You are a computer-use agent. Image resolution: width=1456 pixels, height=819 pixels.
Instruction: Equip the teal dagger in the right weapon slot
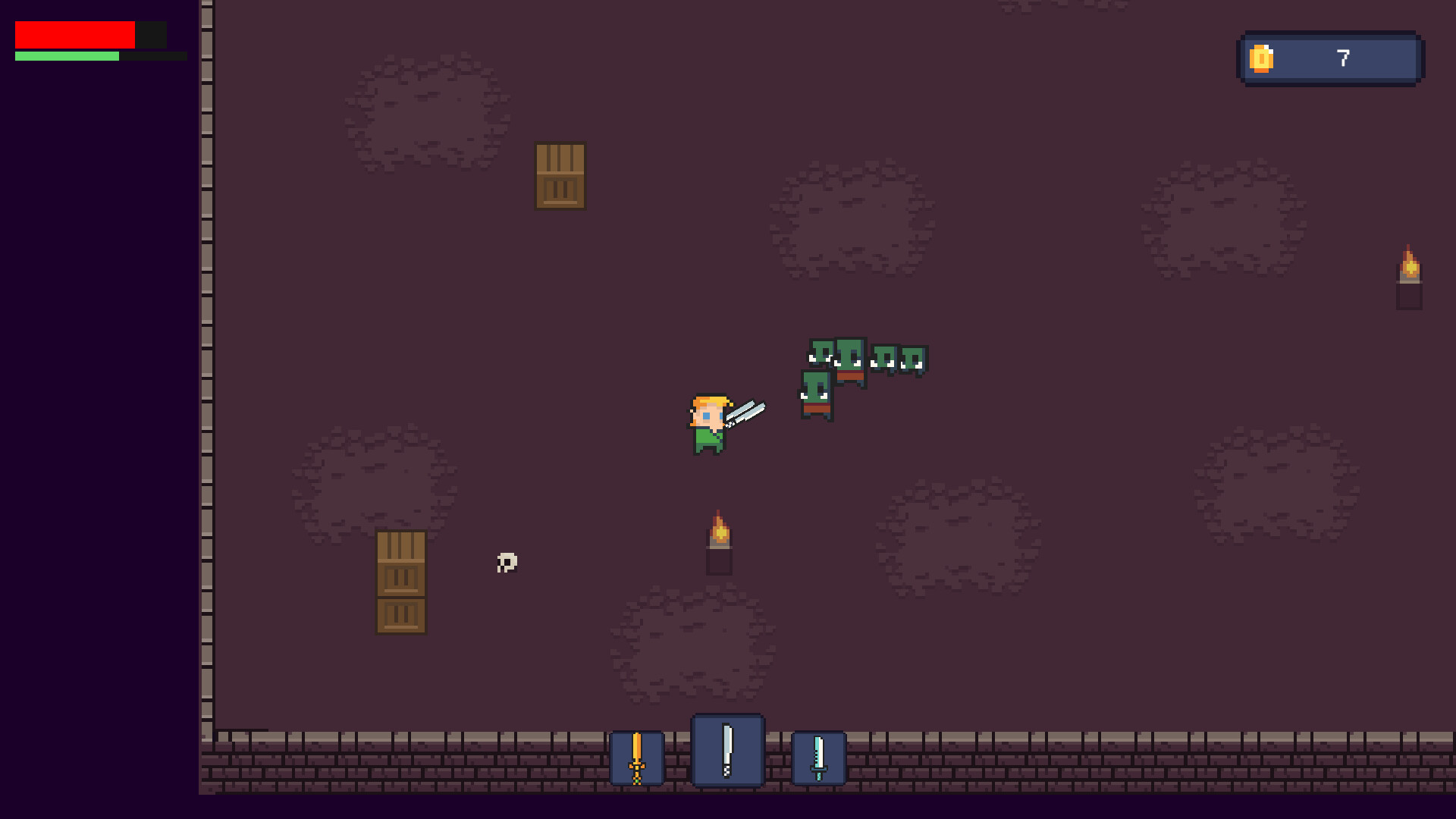click(x=818, y=757)
